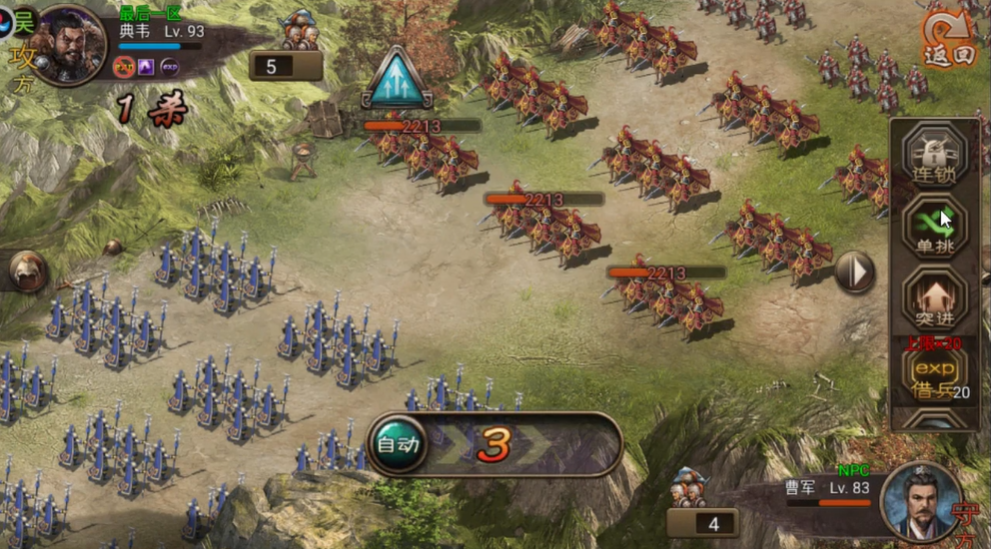Expand the side panel with the arrow button

(854, 272)
